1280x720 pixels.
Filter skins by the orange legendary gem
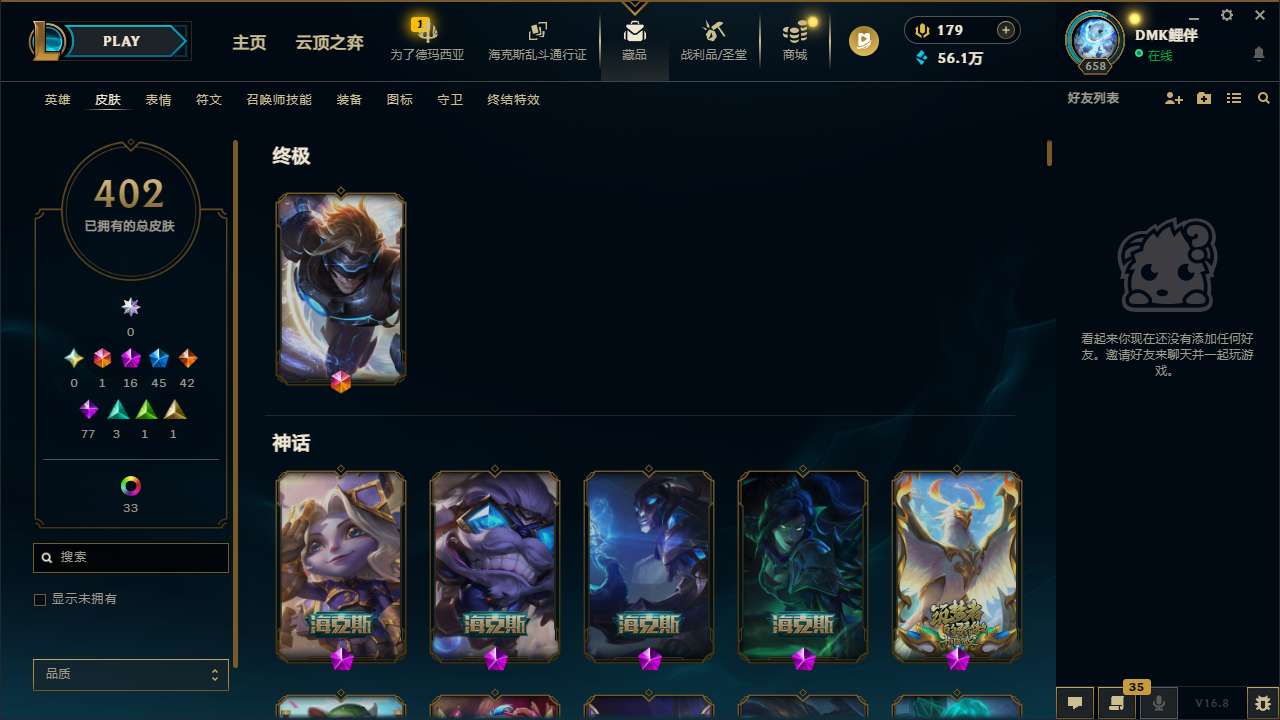pos(187,358)
